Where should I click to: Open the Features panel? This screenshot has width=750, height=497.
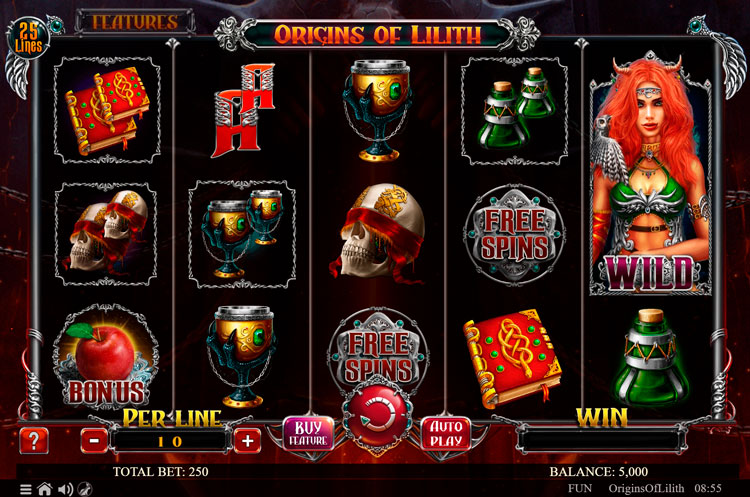[134, 21]
